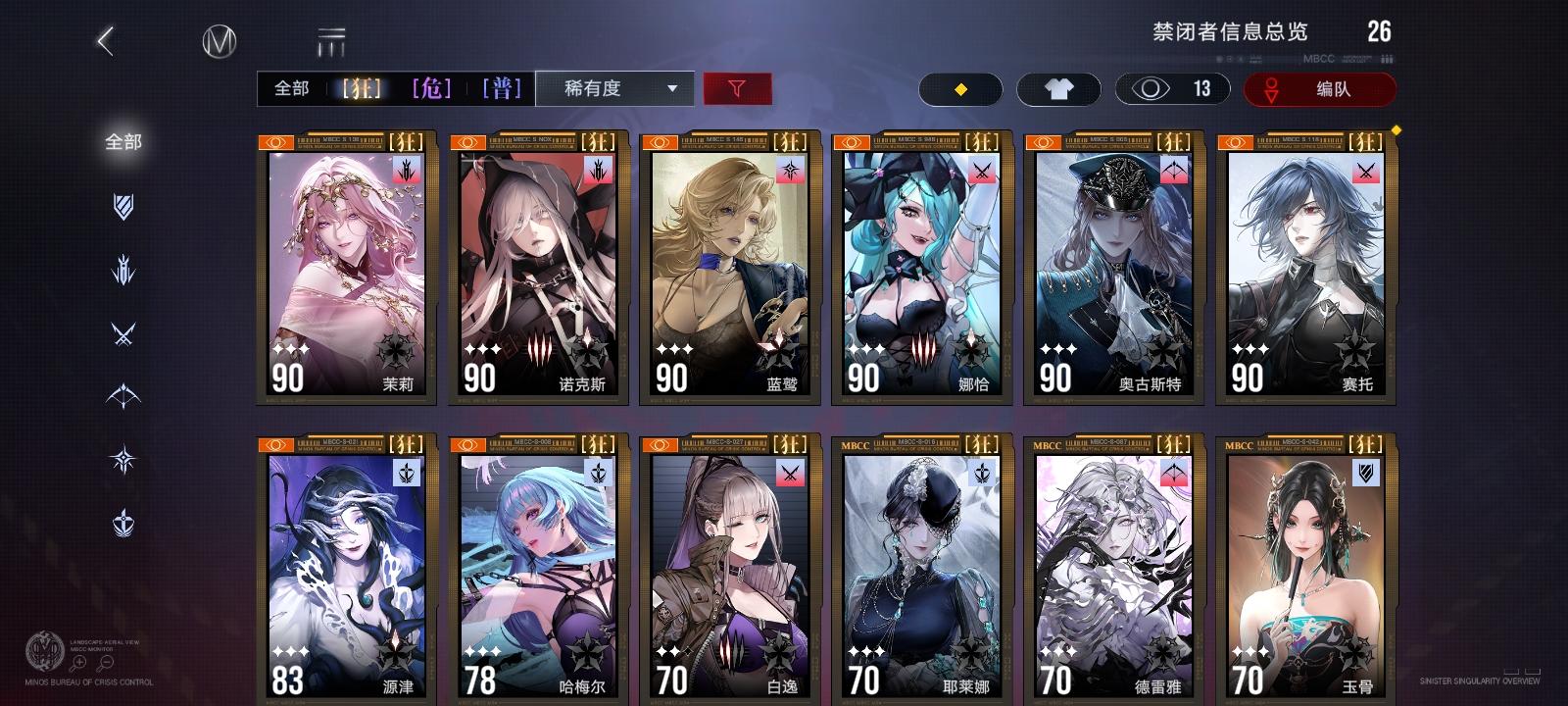
Task: Click the yellow diamond currency icon
Action: tap(959, 89)
